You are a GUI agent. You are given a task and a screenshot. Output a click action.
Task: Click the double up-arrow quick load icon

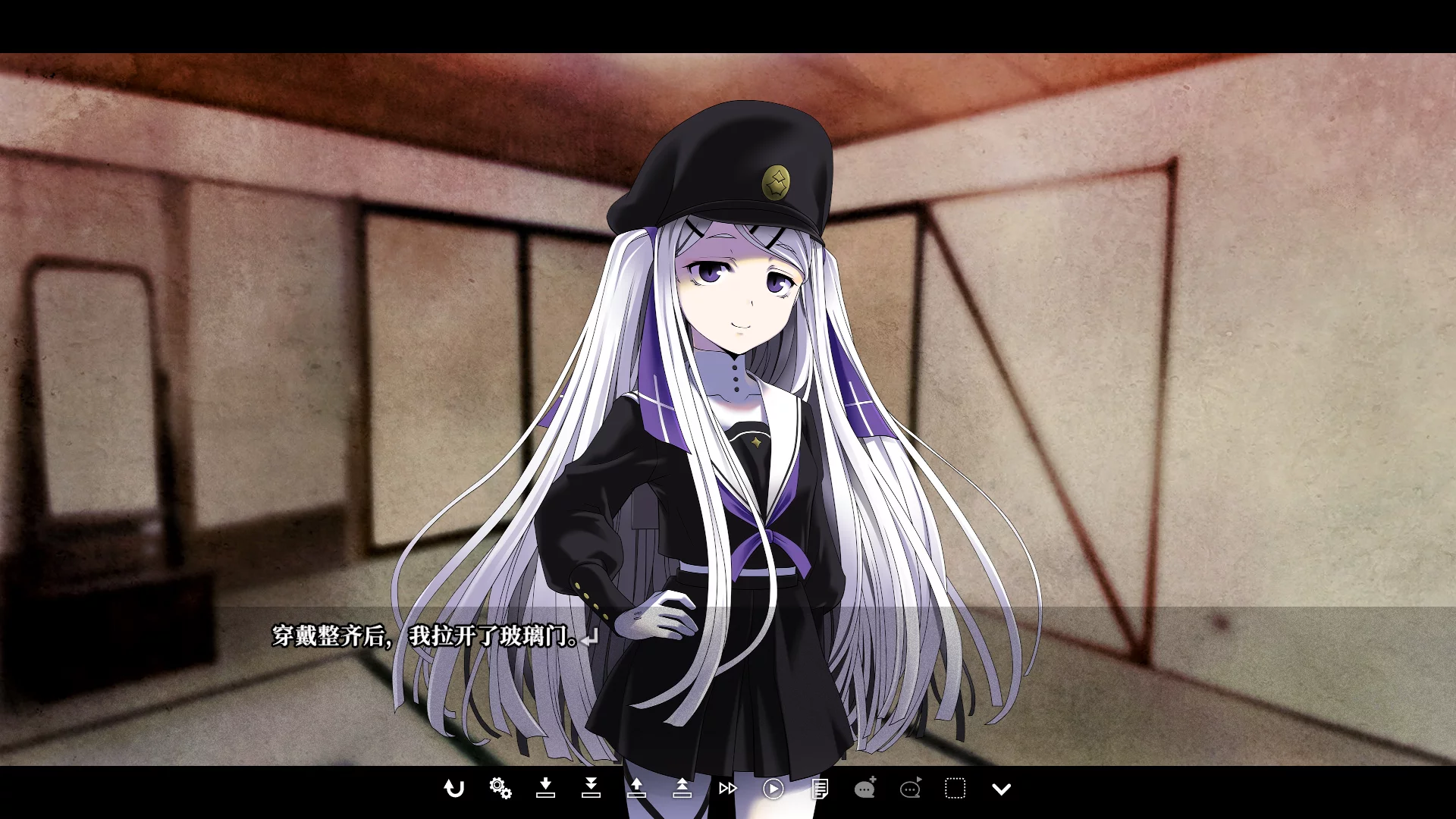(682, 789)
